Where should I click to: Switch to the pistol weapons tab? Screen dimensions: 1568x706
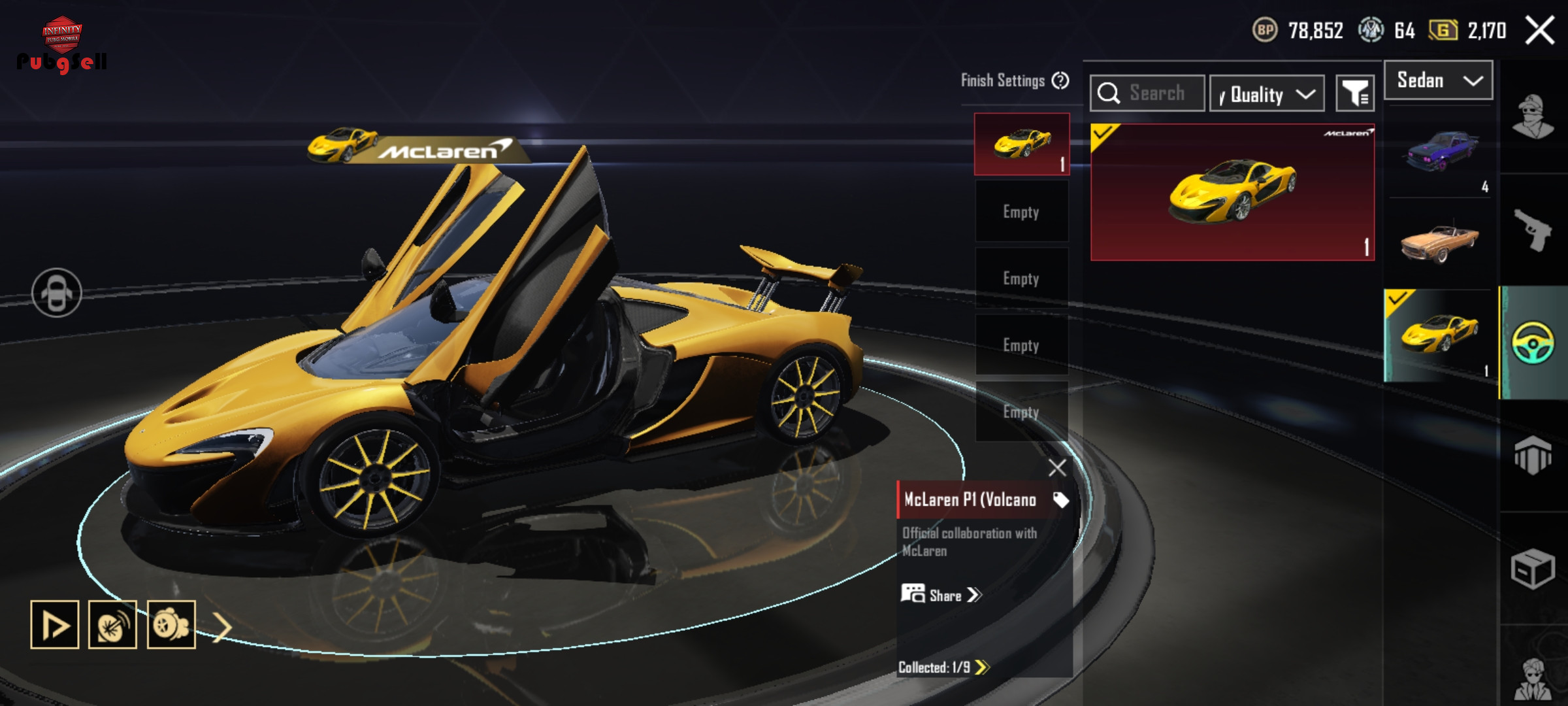coord(1532,230)
